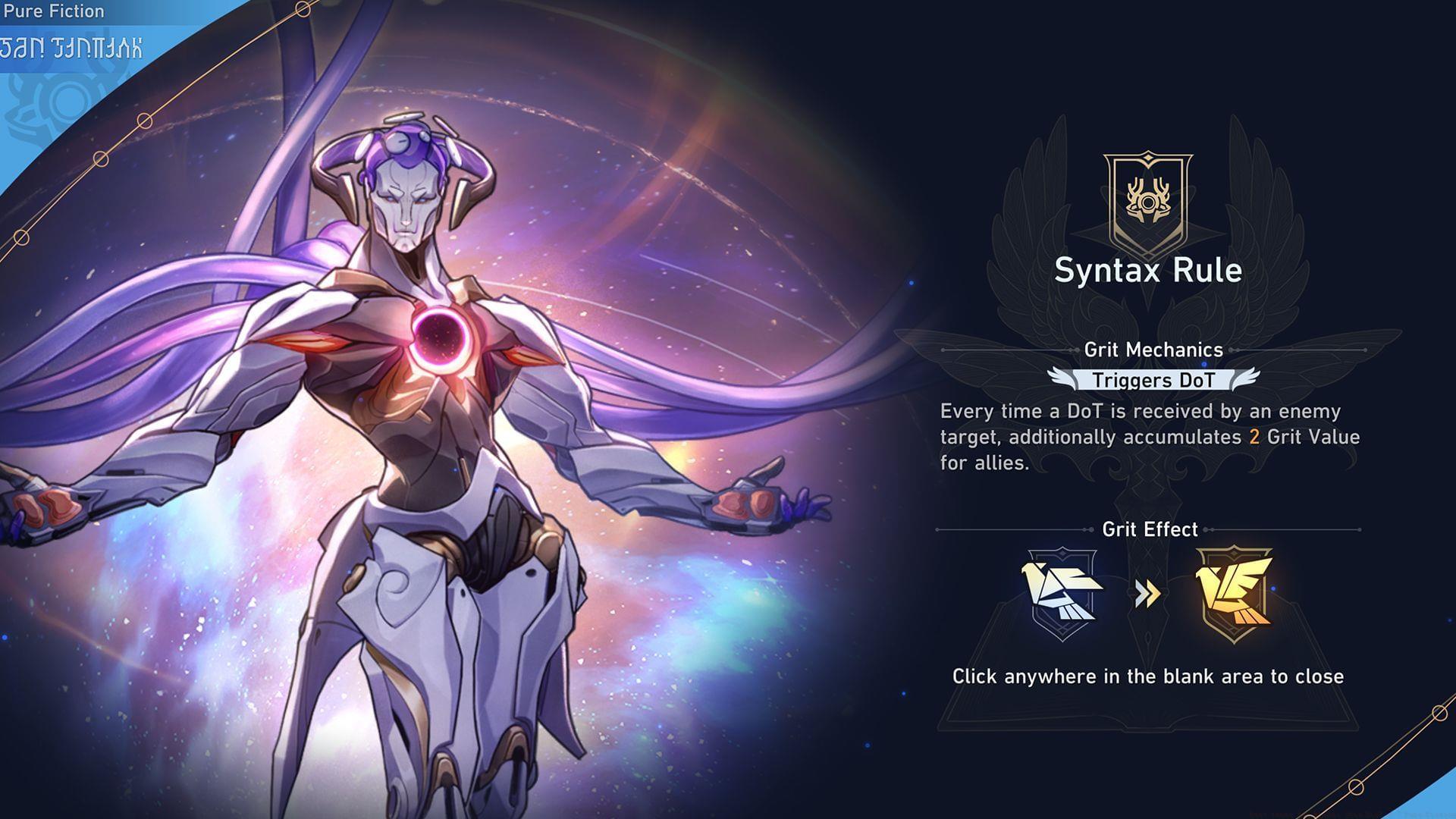Screen dimensions: 1456x819
Task: Select the Pure Fiction header tab
Action: [53, 11]
